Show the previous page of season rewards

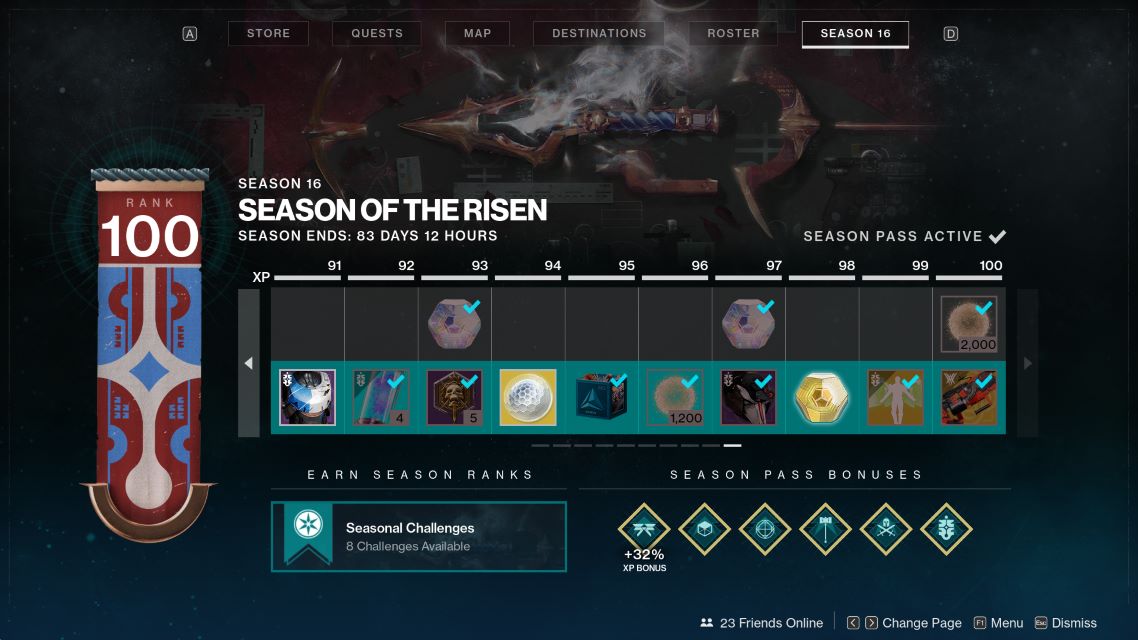(x=249, y=363)
